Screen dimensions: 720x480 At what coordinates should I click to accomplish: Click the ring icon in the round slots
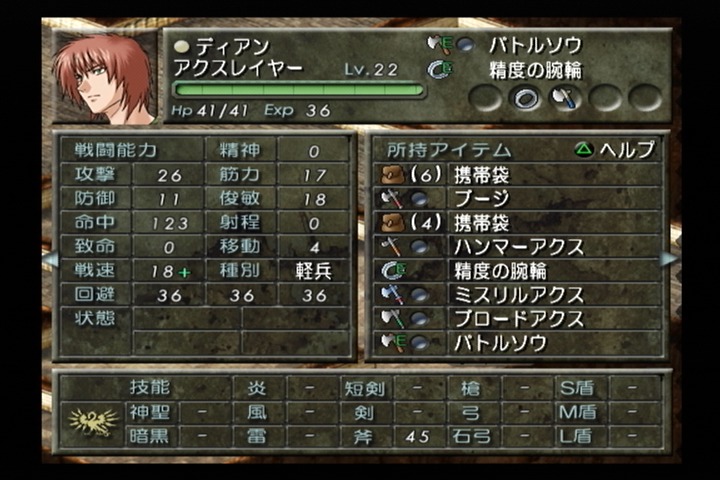[x=526, y=98]
